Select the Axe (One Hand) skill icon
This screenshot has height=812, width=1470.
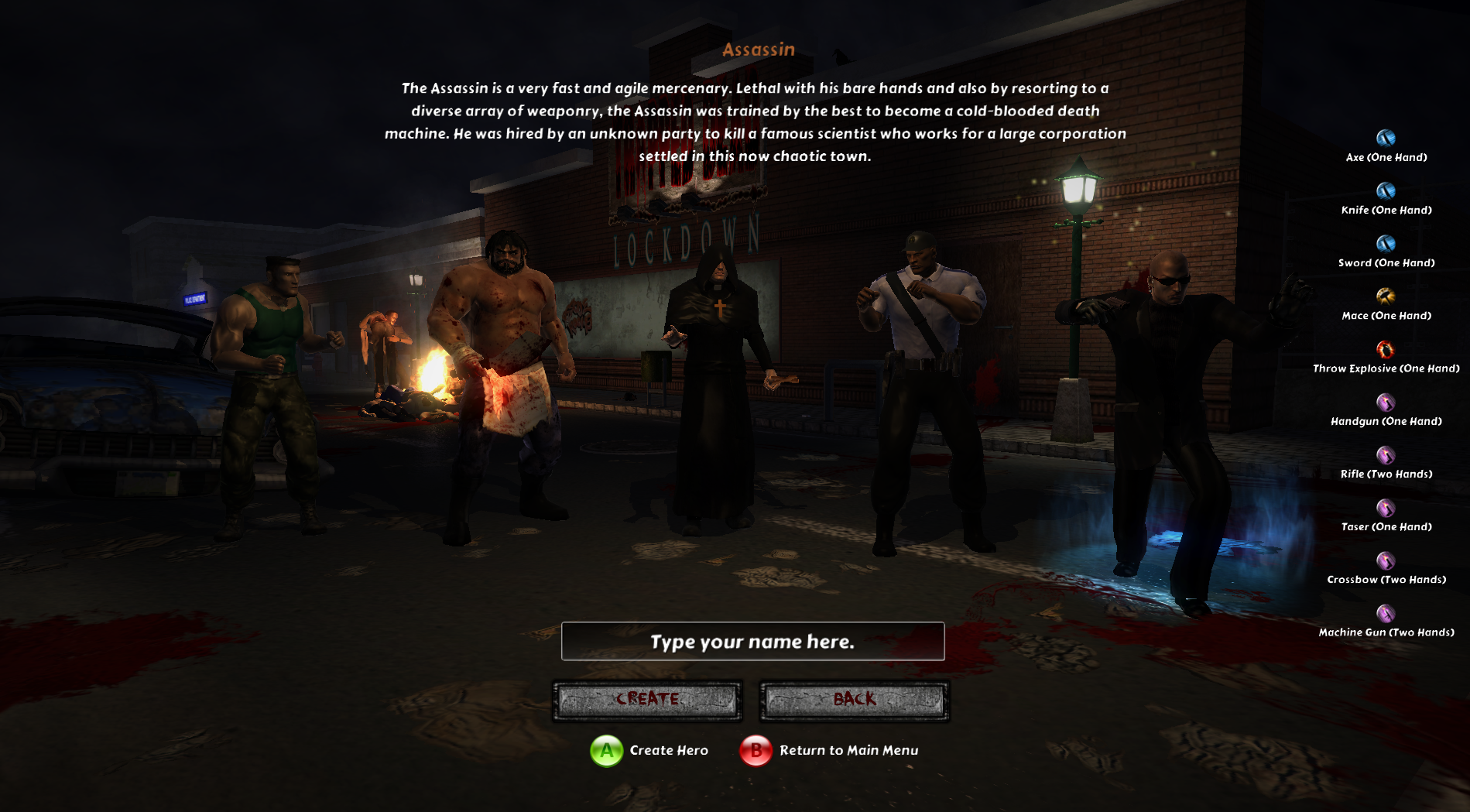(x=1386, y=139)
